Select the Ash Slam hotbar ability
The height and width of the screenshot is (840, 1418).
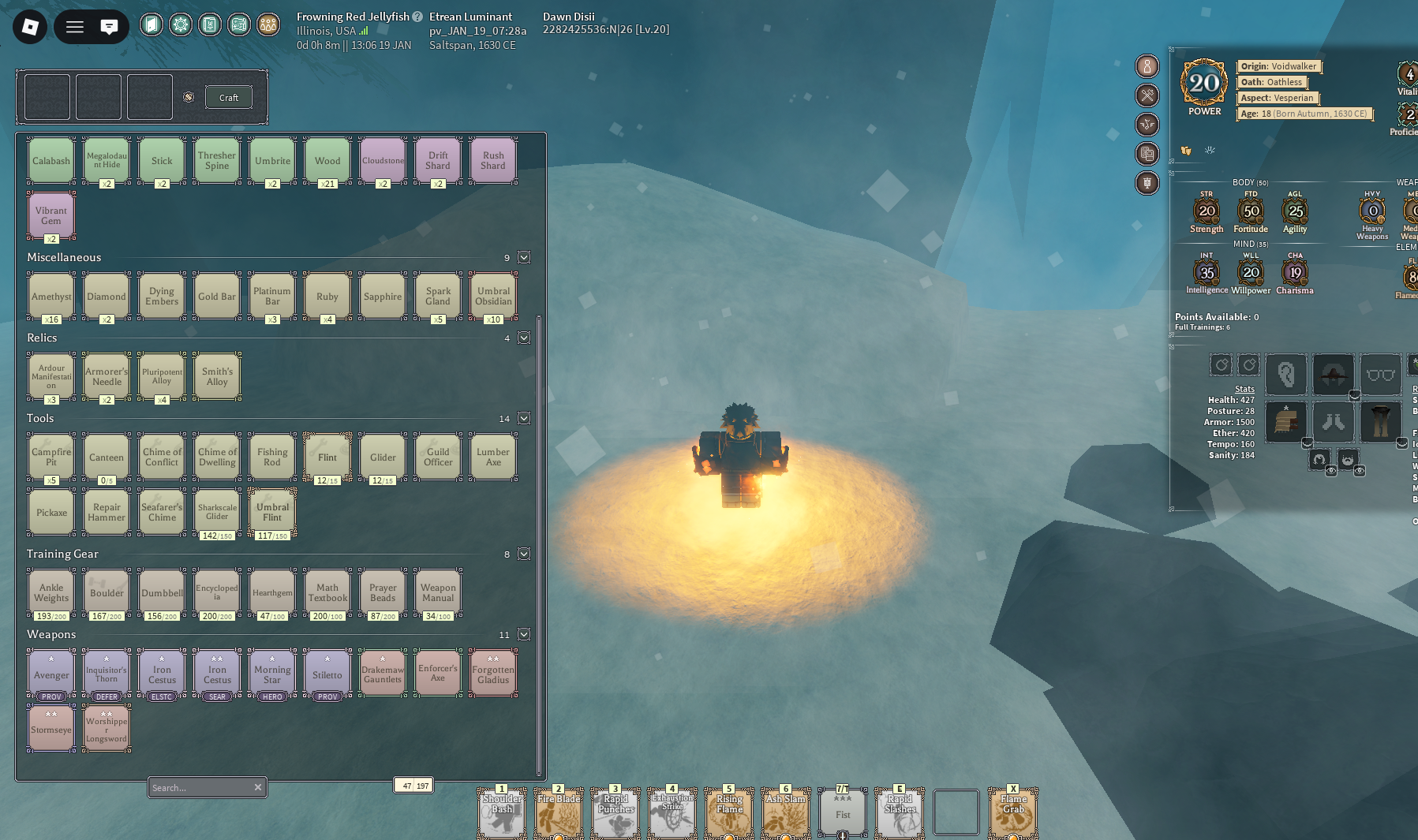tap(786, 812)
